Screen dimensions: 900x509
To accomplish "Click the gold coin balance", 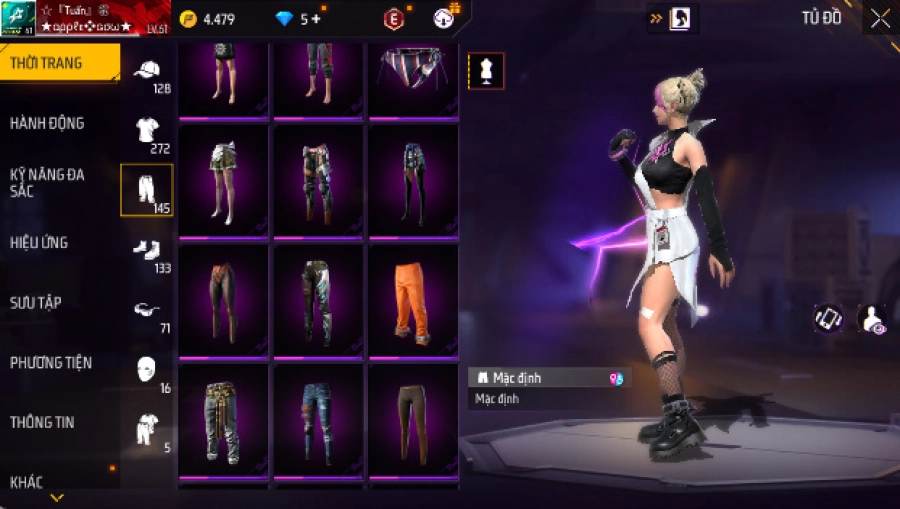I will coord(208,19).
